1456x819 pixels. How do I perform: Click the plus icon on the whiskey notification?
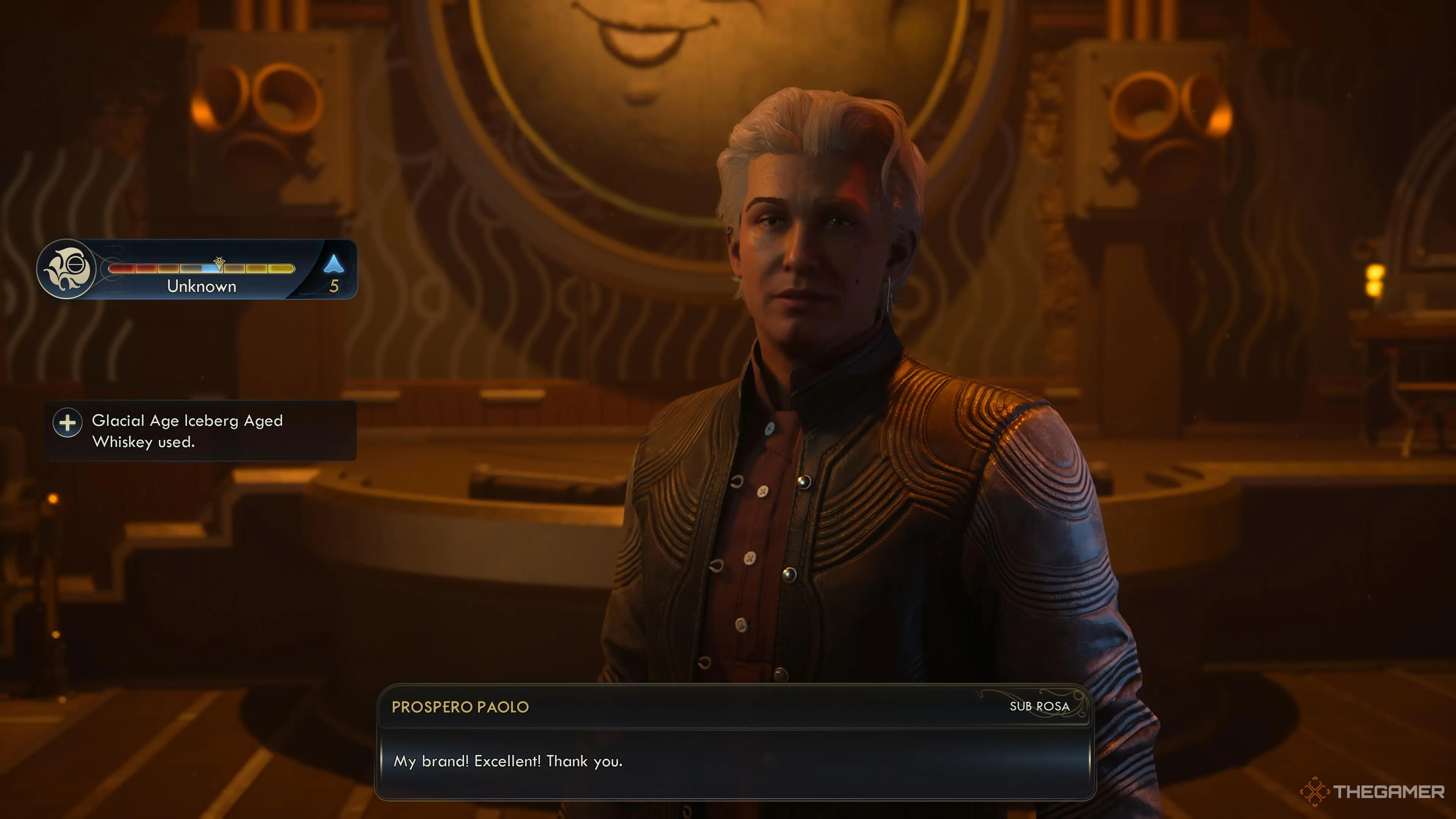[x=68, y=423]
